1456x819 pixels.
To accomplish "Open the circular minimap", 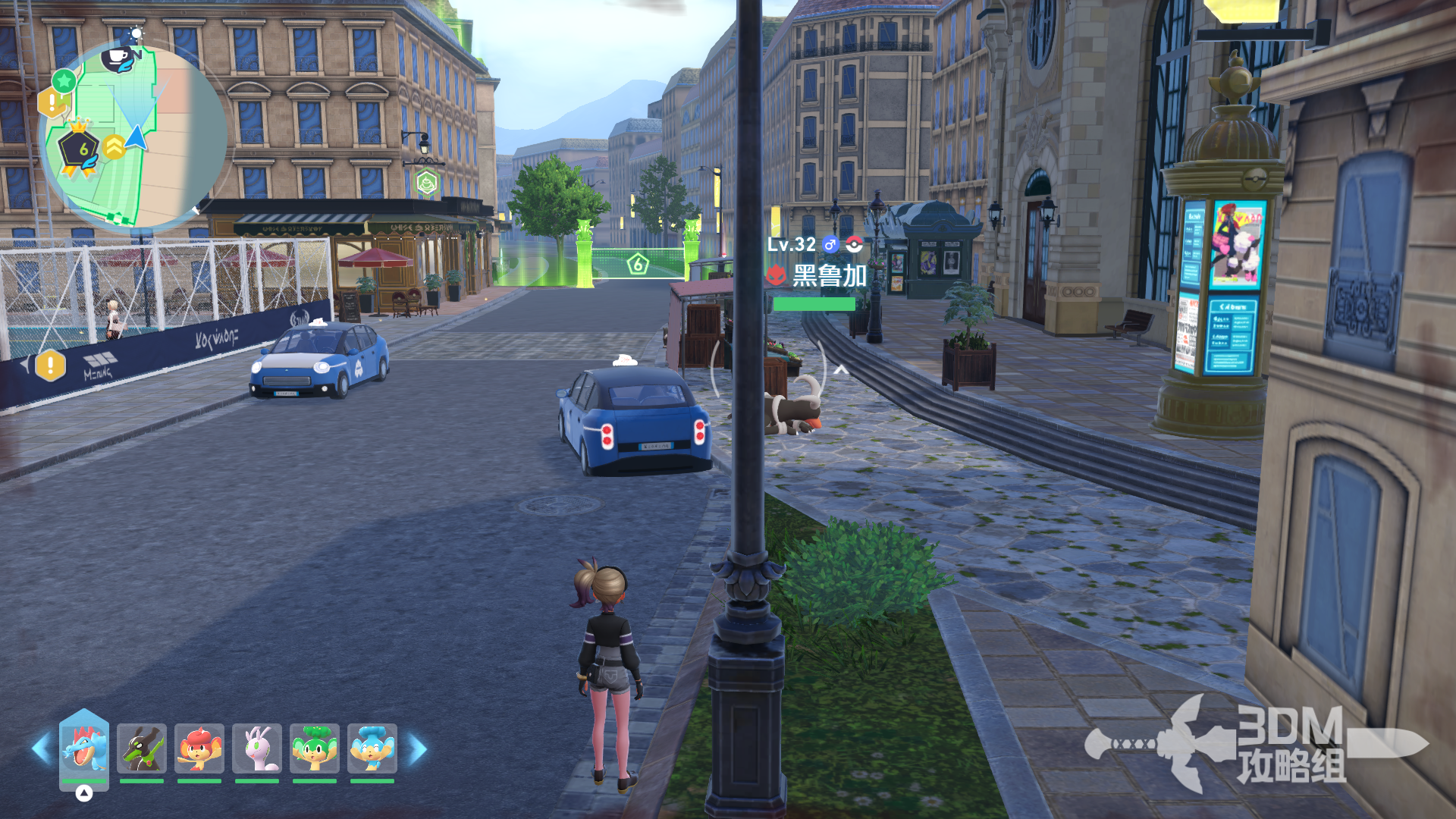I will pos(133,136).
